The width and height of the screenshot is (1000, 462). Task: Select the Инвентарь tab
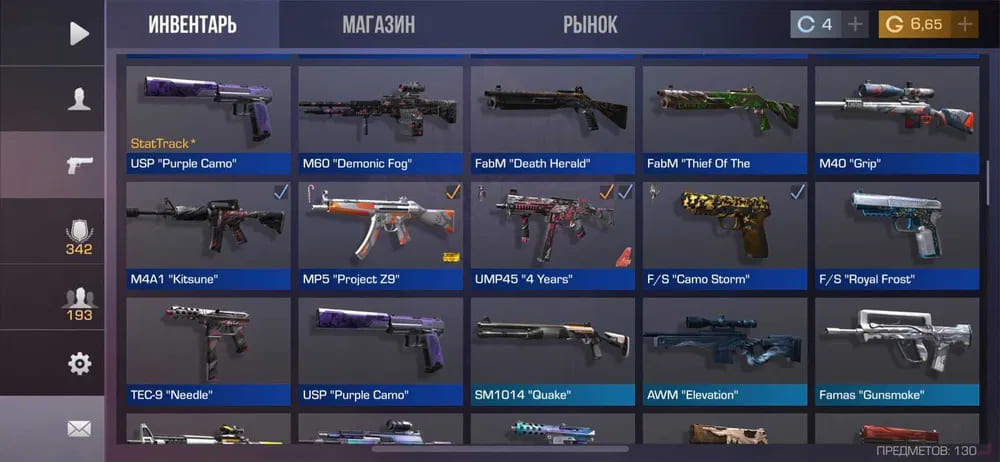192,25
